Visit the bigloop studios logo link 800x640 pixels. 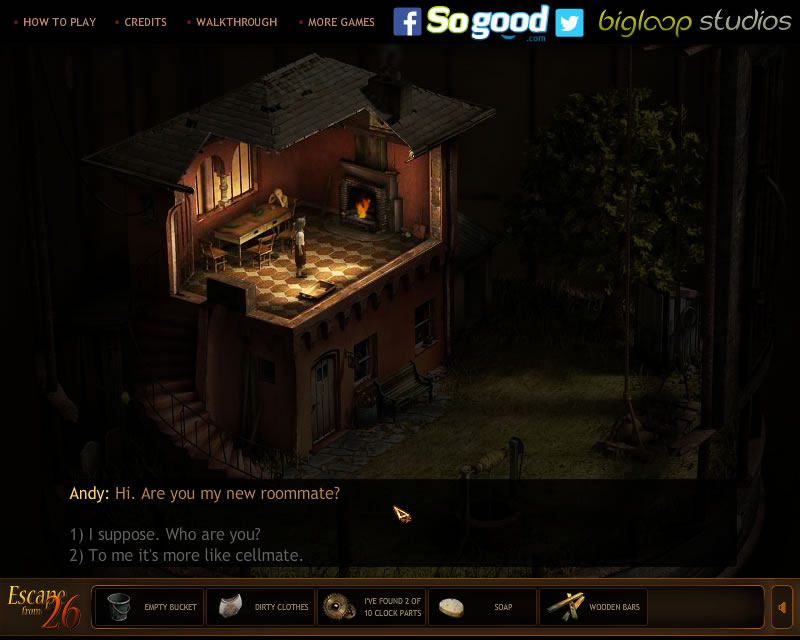694,22
